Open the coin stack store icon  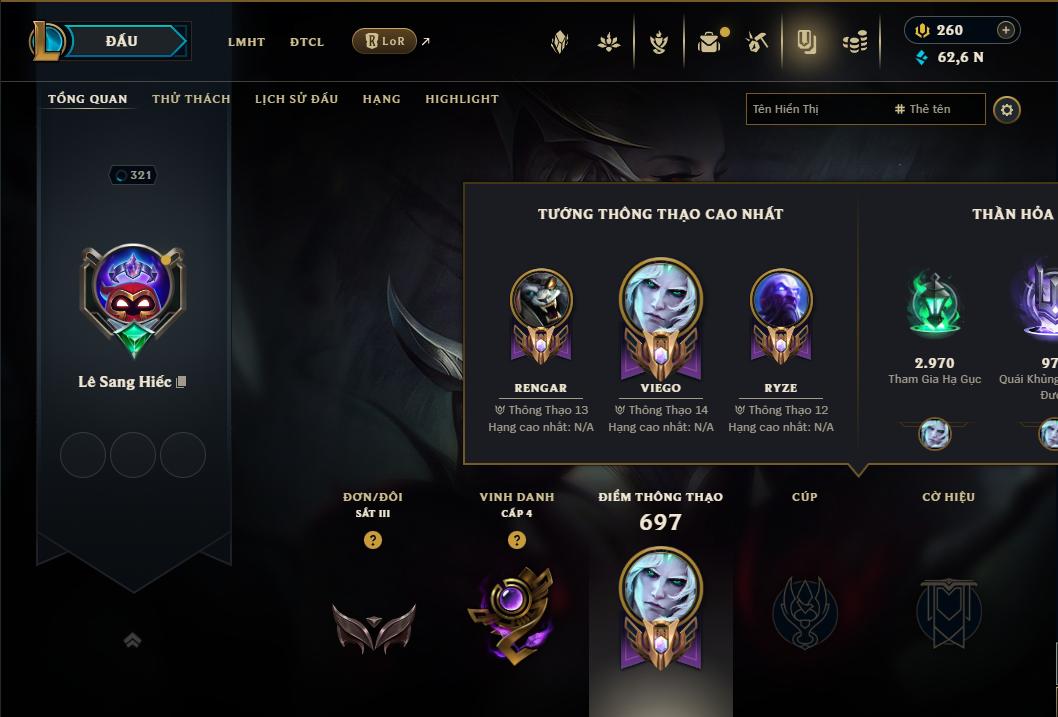point(854,42)
